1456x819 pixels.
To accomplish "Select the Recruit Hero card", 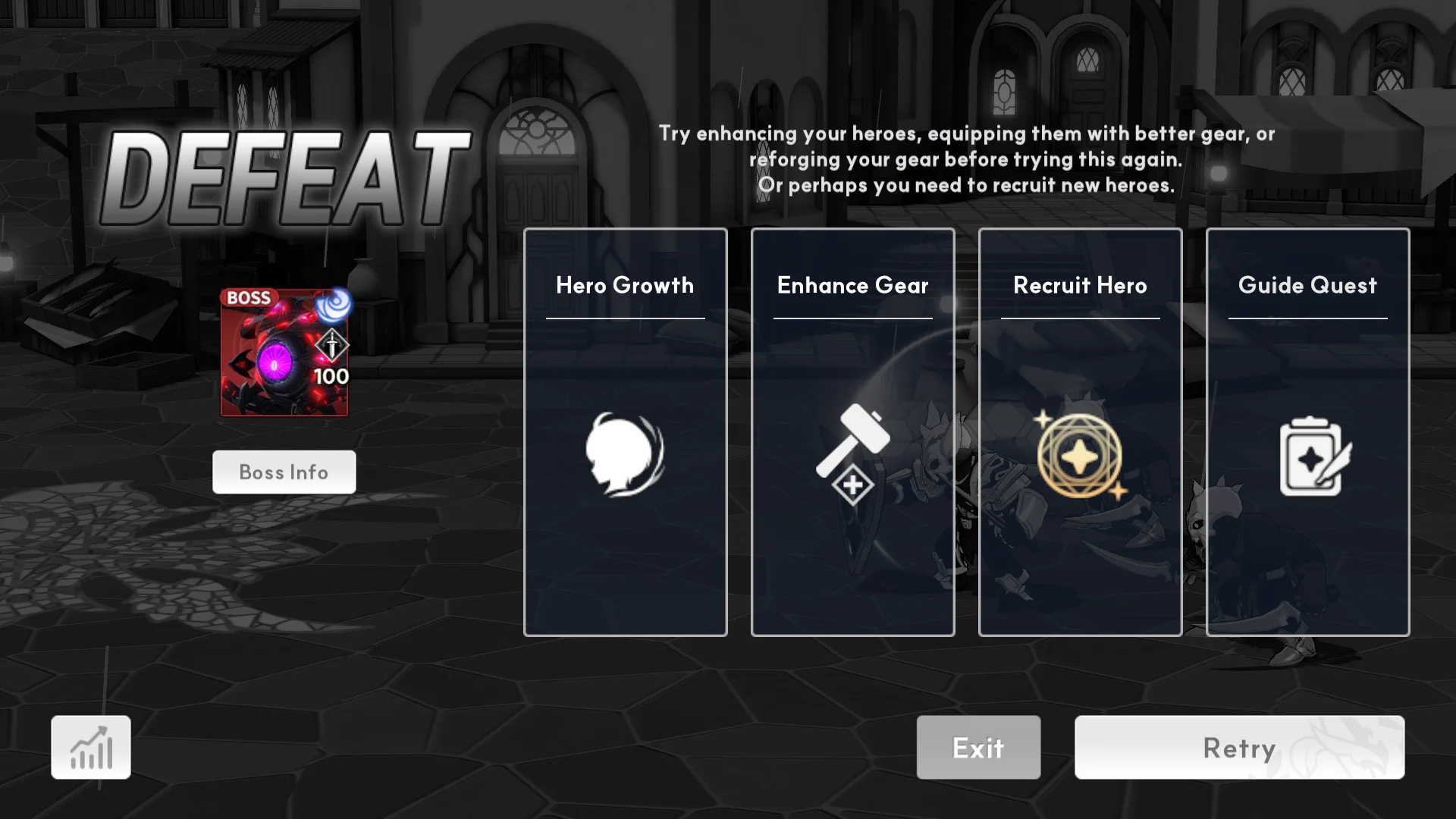I will pos(1080,431).
